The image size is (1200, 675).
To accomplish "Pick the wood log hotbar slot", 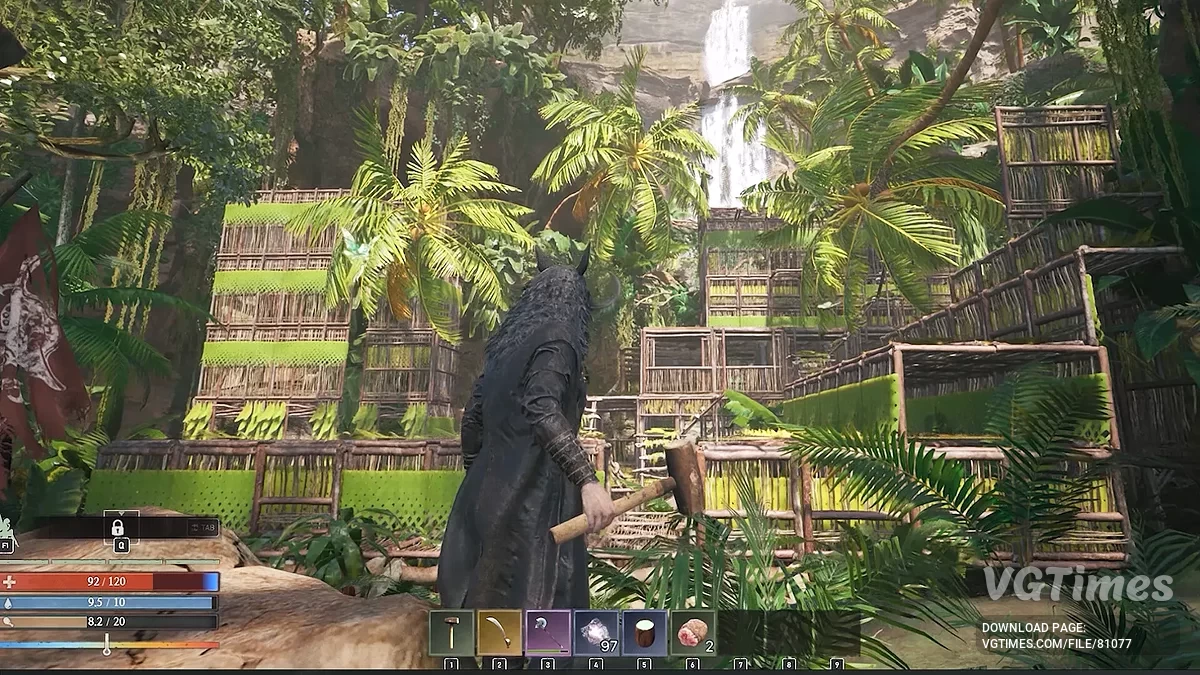I will pos(644,633).
